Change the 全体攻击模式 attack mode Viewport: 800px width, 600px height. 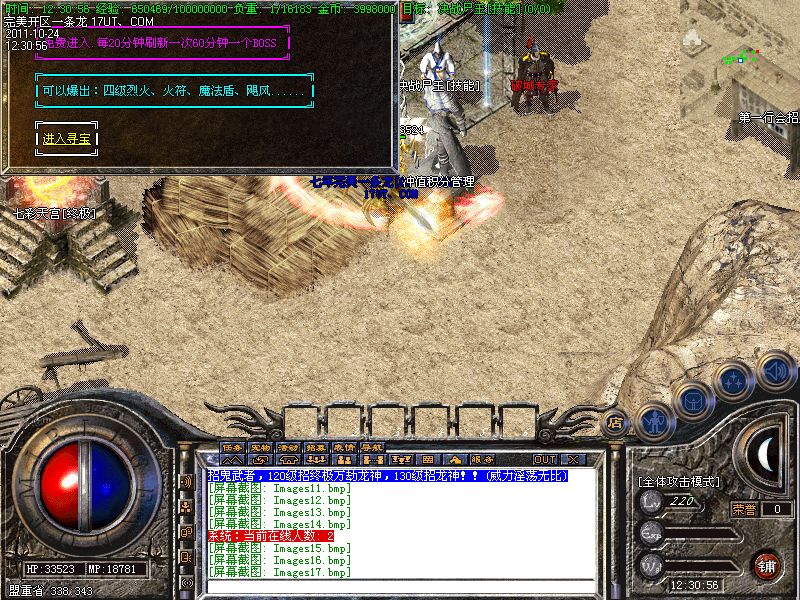click(x=679, y=482)
